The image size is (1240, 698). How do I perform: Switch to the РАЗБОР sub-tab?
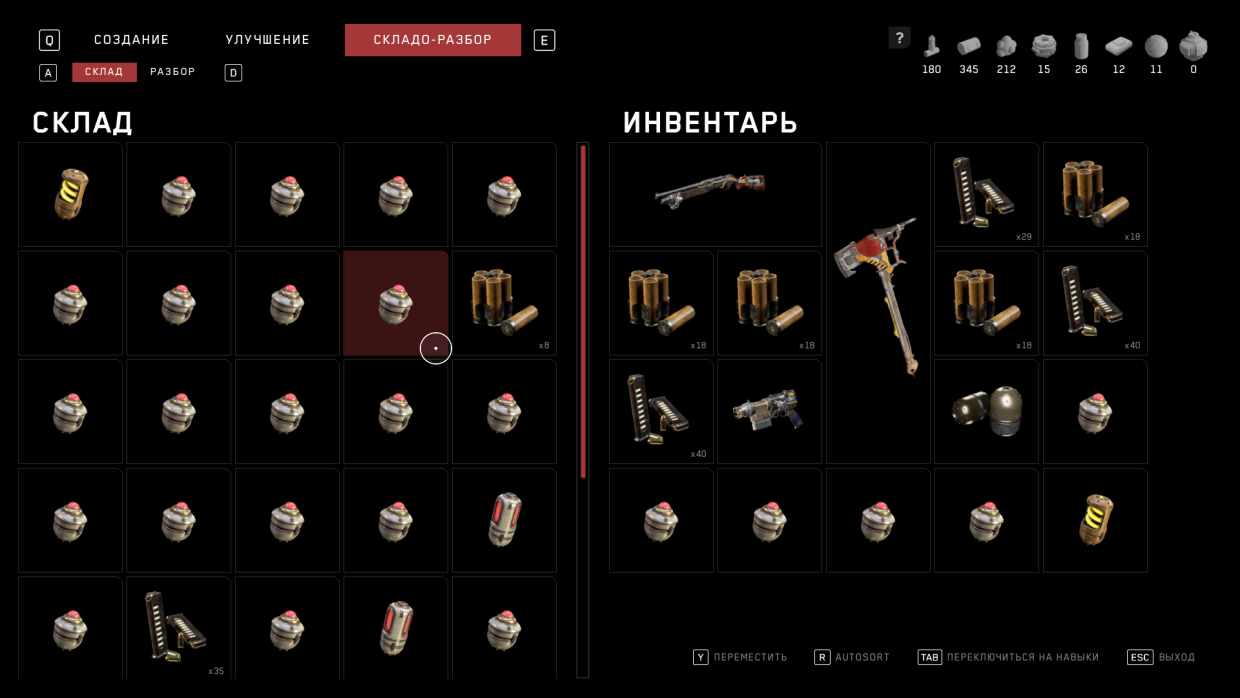tap(173, 72)
